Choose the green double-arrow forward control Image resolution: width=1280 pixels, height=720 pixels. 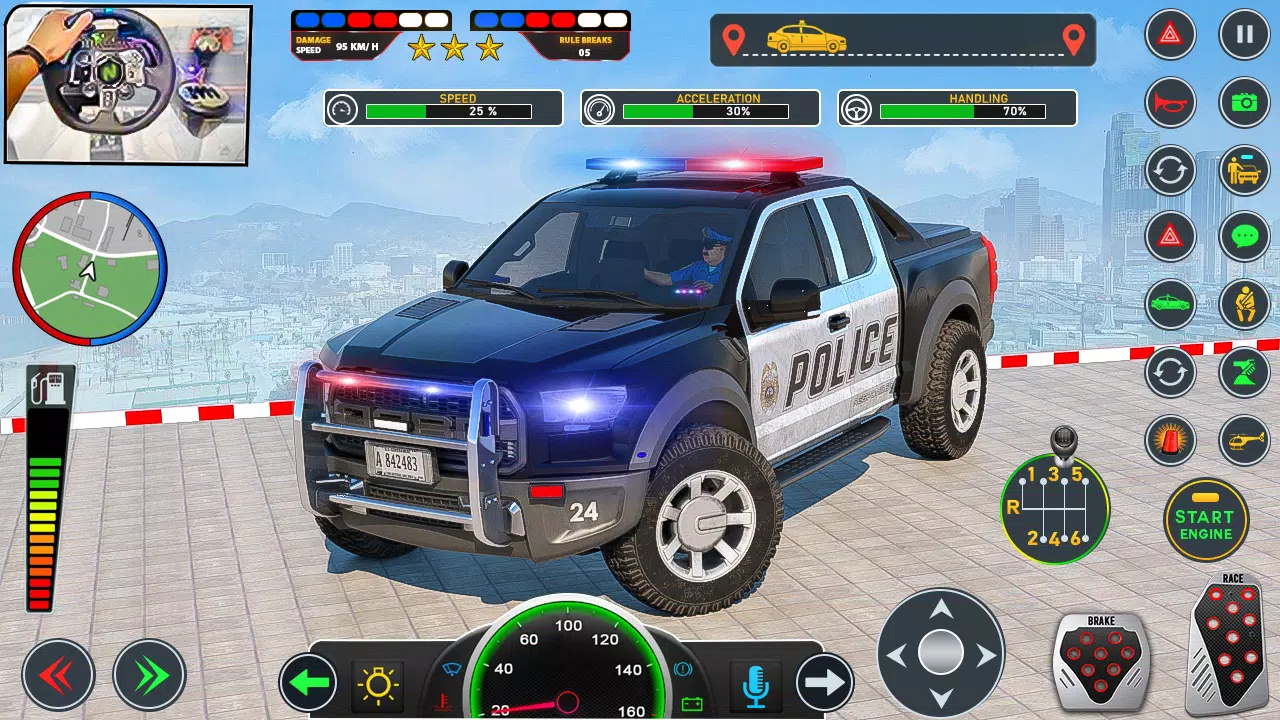[x=148, y=675]
